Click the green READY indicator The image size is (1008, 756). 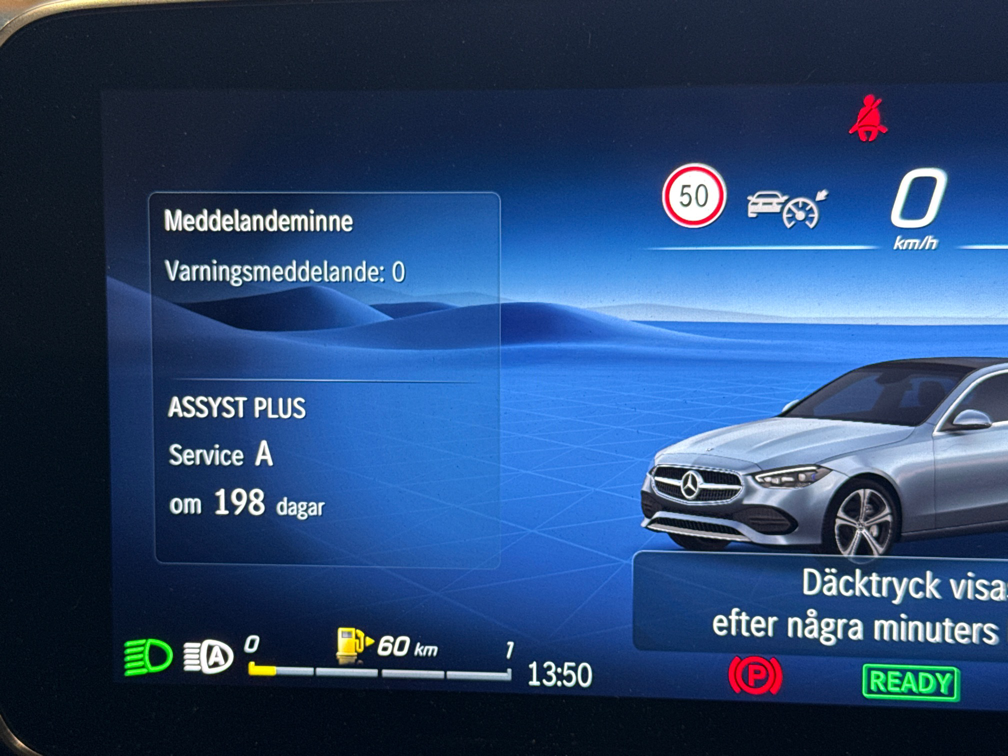tap(910, 682)
